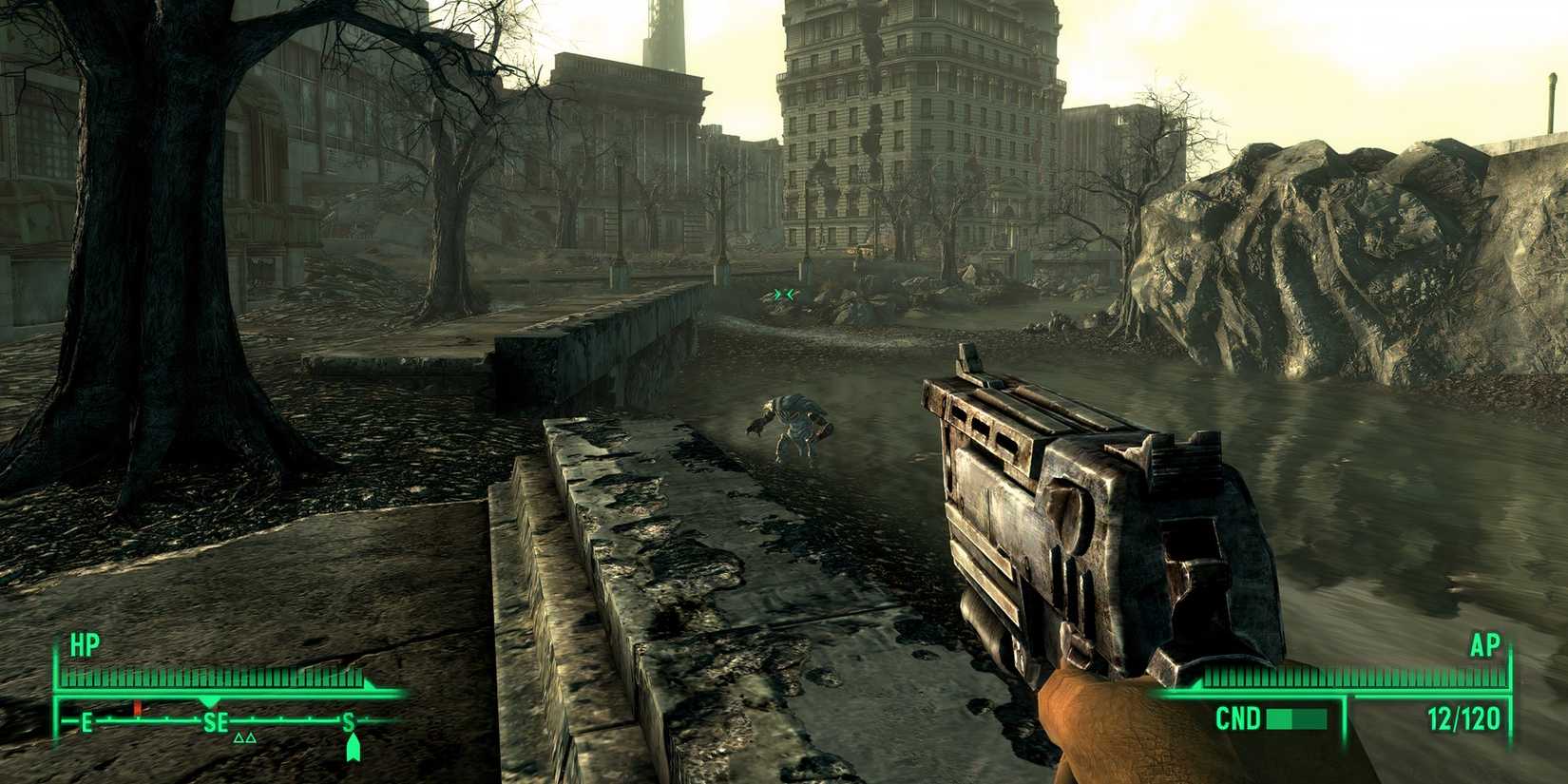Click the caution notch on the HP bar end
The height and width of the screenshot is (784, 1568).
click(368, 684)
